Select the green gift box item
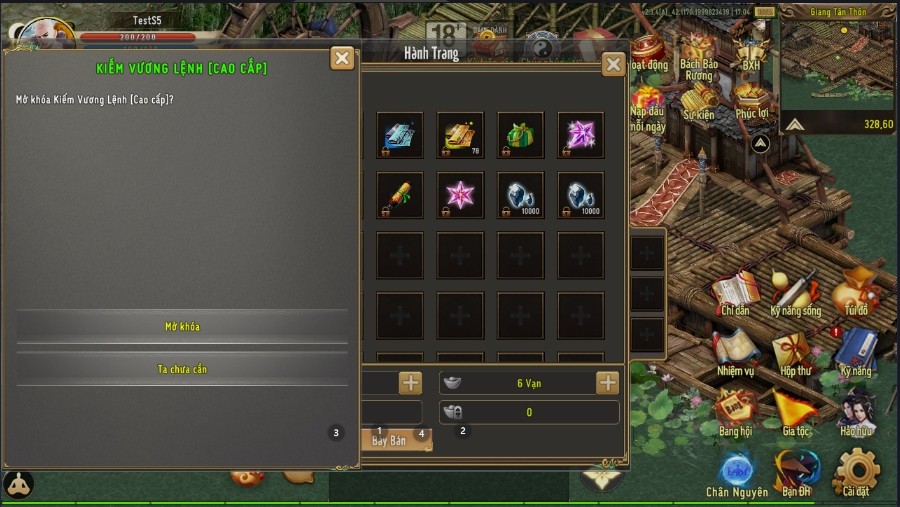Viewport: 900px width, 507px height. tap(520, 135)
